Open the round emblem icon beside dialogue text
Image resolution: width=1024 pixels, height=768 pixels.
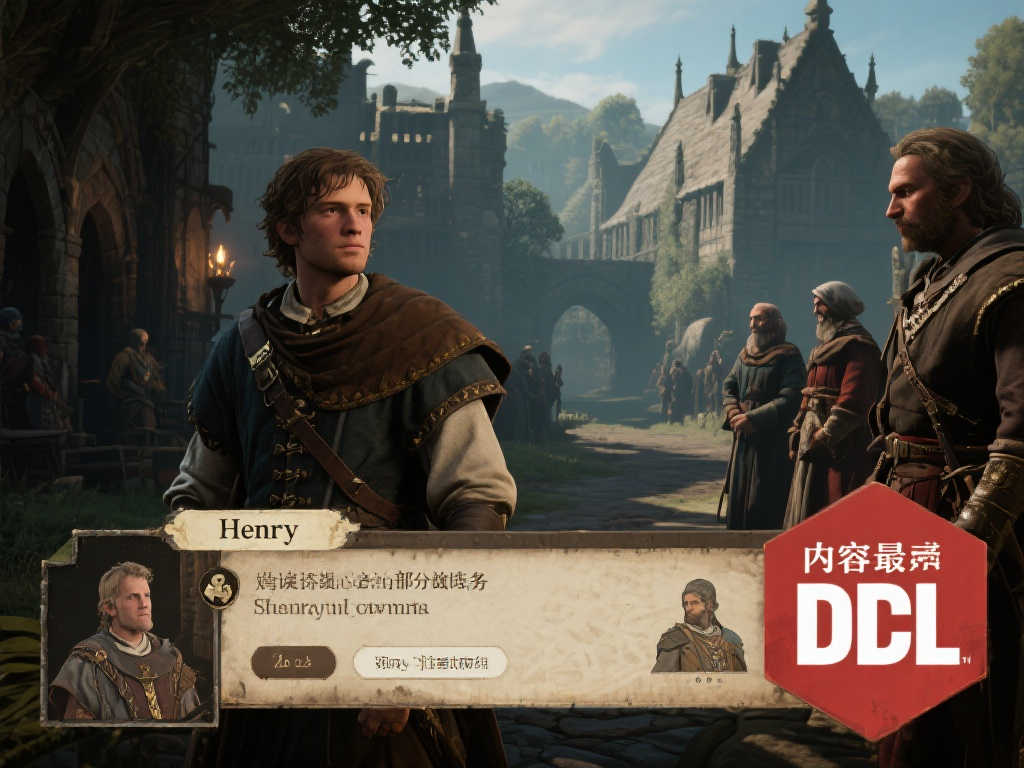pyautogui.click(x=219, y=588)
